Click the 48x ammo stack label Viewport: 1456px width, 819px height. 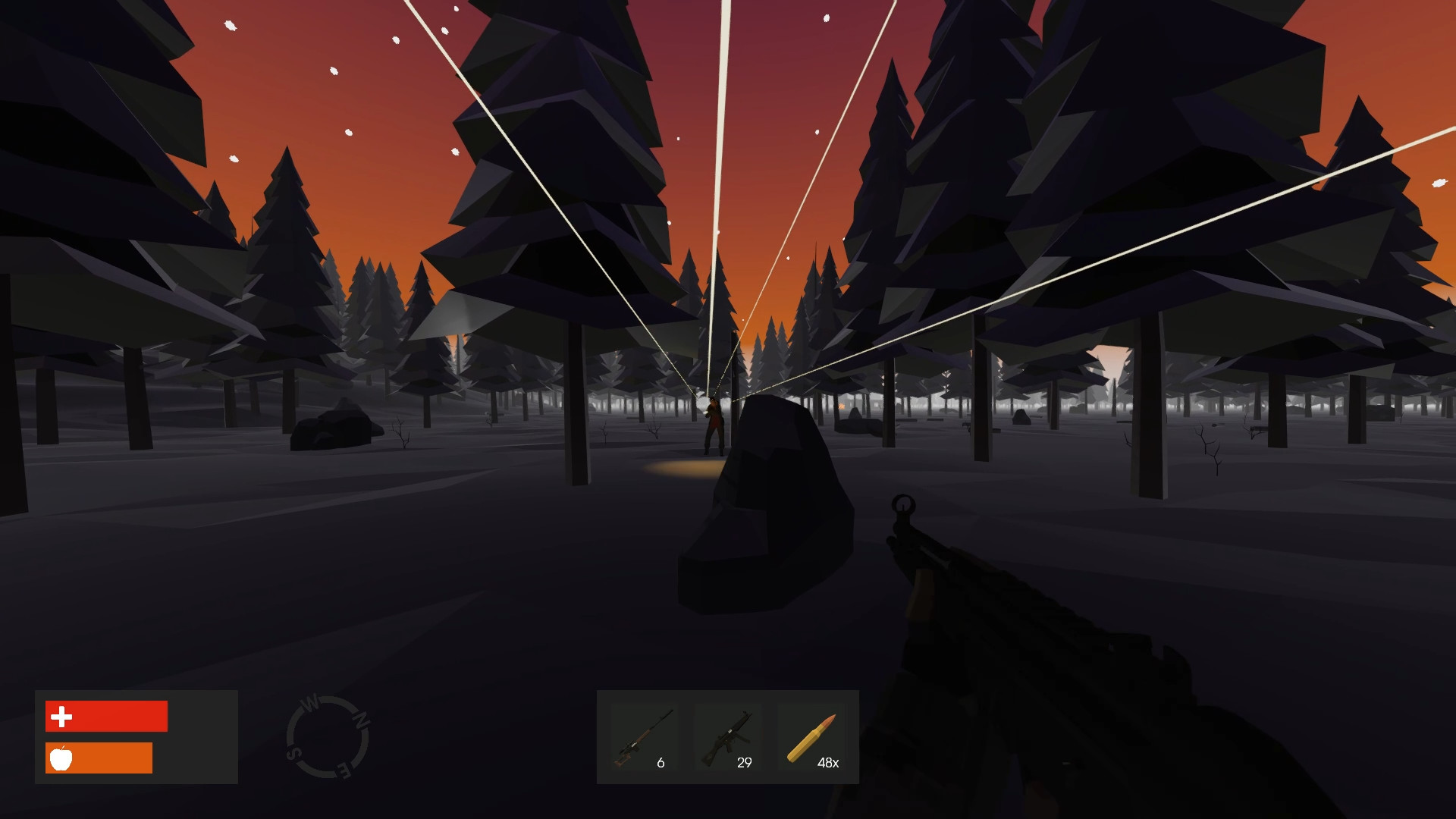tap(827, 762)
